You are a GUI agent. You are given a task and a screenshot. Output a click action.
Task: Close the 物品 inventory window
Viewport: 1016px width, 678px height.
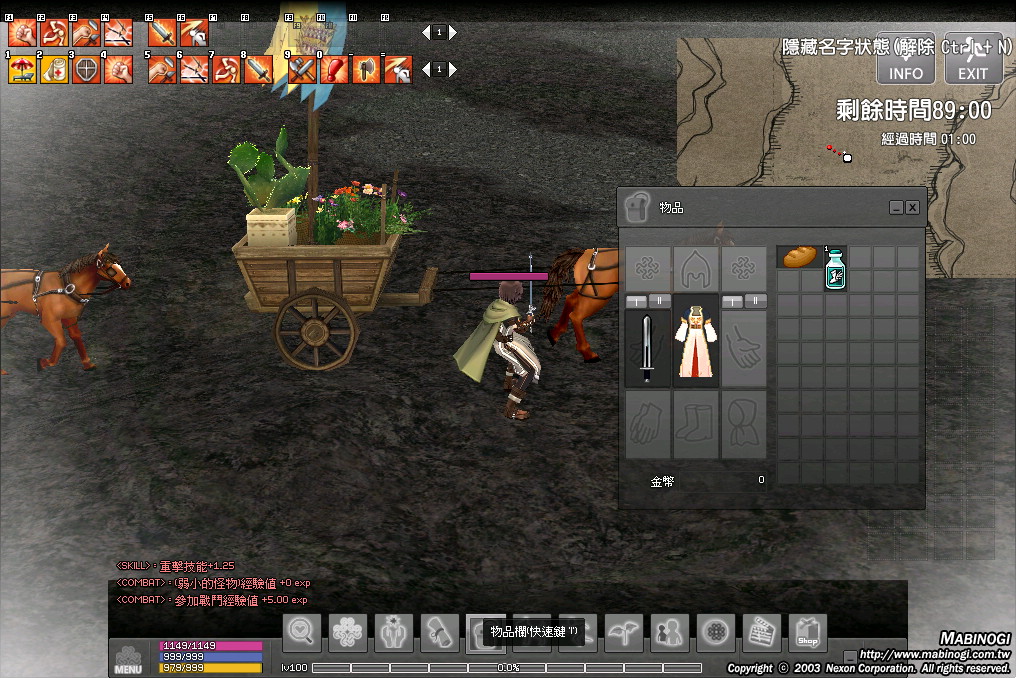[912, 207]
